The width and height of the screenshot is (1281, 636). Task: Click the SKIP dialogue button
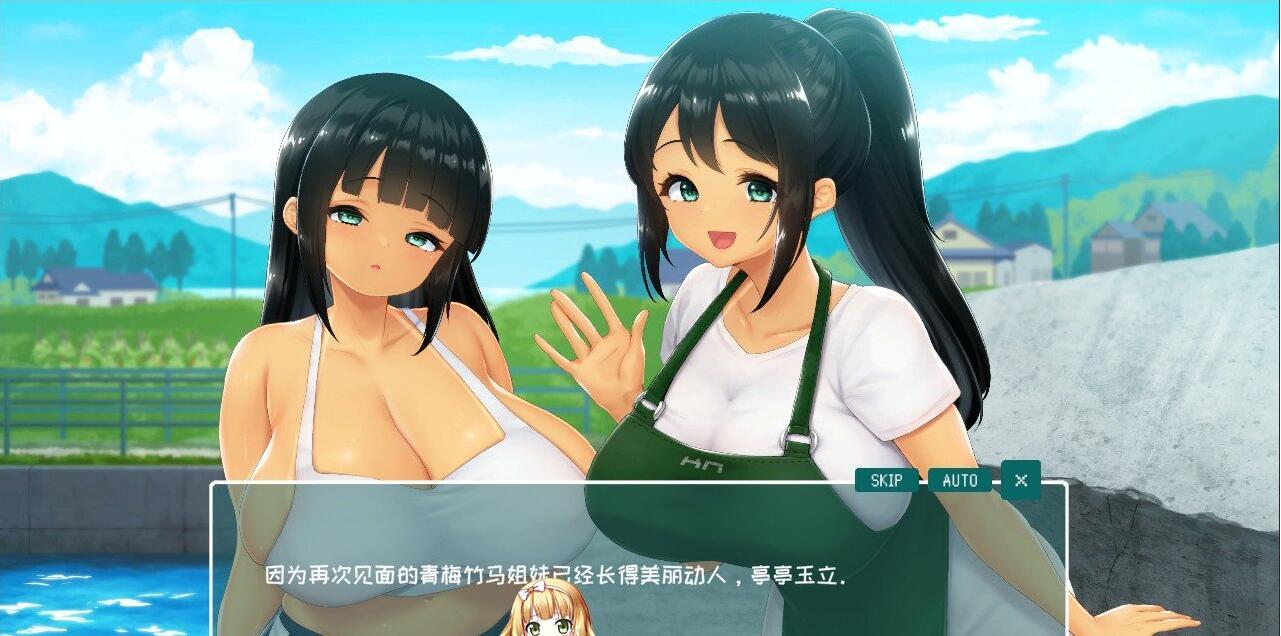[886, 481]
